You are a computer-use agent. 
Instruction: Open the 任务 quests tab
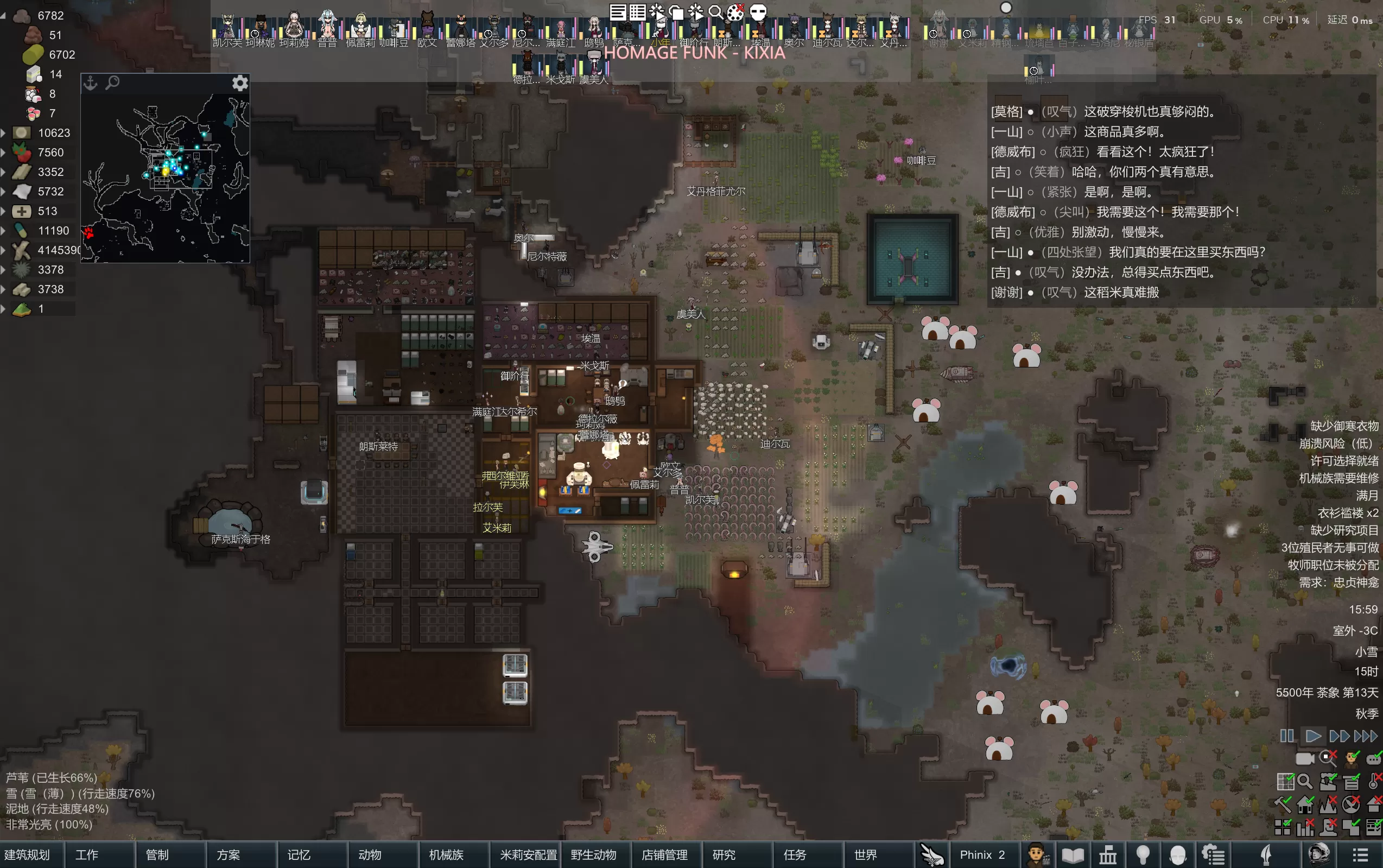click(x=795, y=855)
